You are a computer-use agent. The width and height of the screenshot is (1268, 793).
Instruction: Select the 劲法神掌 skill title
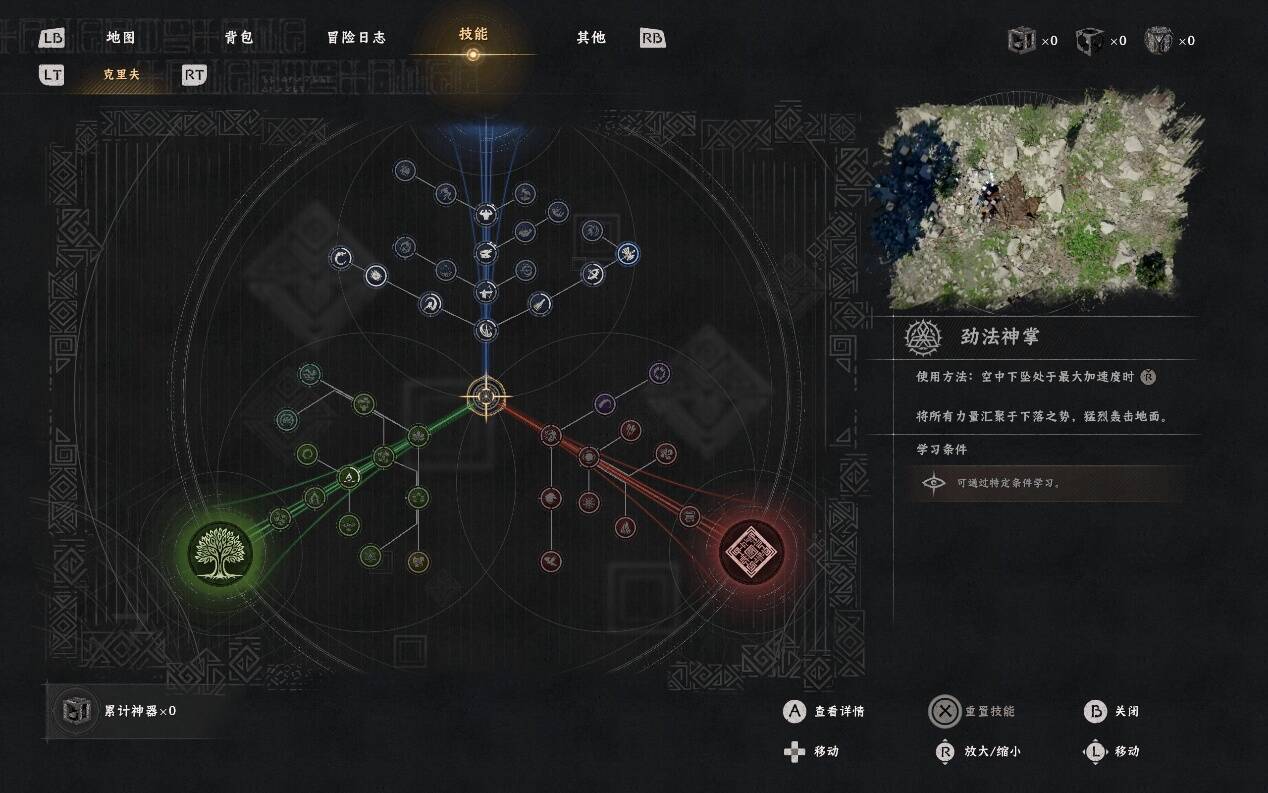(999, 337)
